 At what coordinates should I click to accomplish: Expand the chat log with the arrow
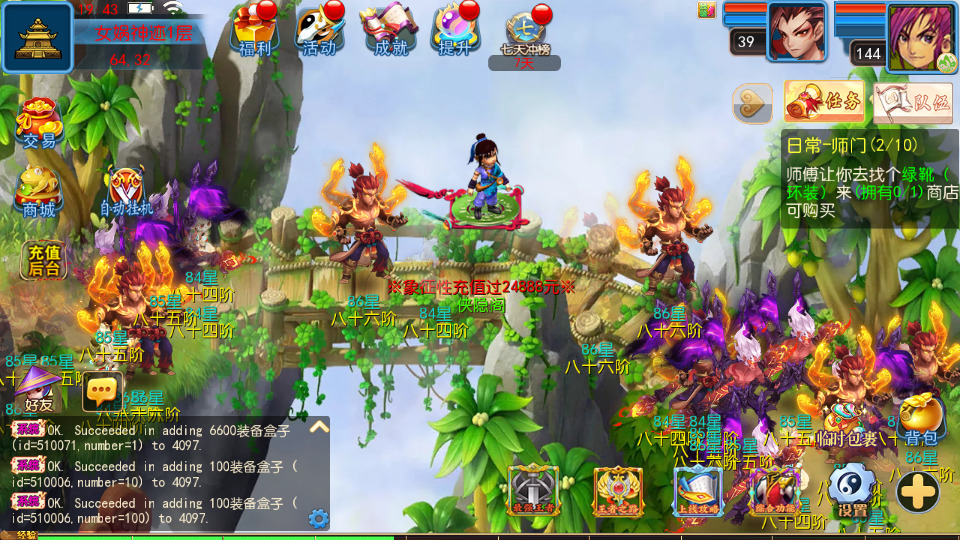319,427
